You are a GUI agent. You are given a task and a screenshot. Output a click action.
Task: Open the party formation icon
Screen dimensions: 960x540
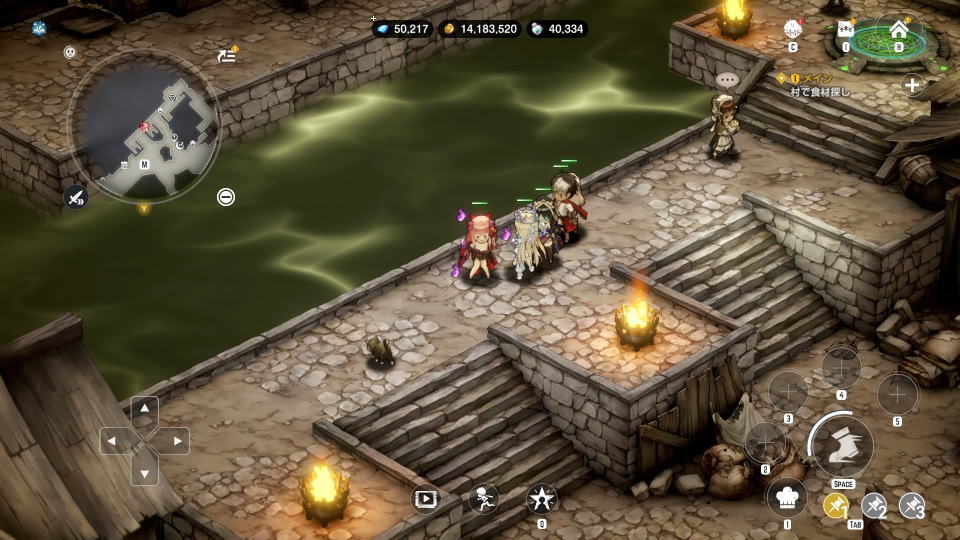pyautogui.click(x=846, y=30)
